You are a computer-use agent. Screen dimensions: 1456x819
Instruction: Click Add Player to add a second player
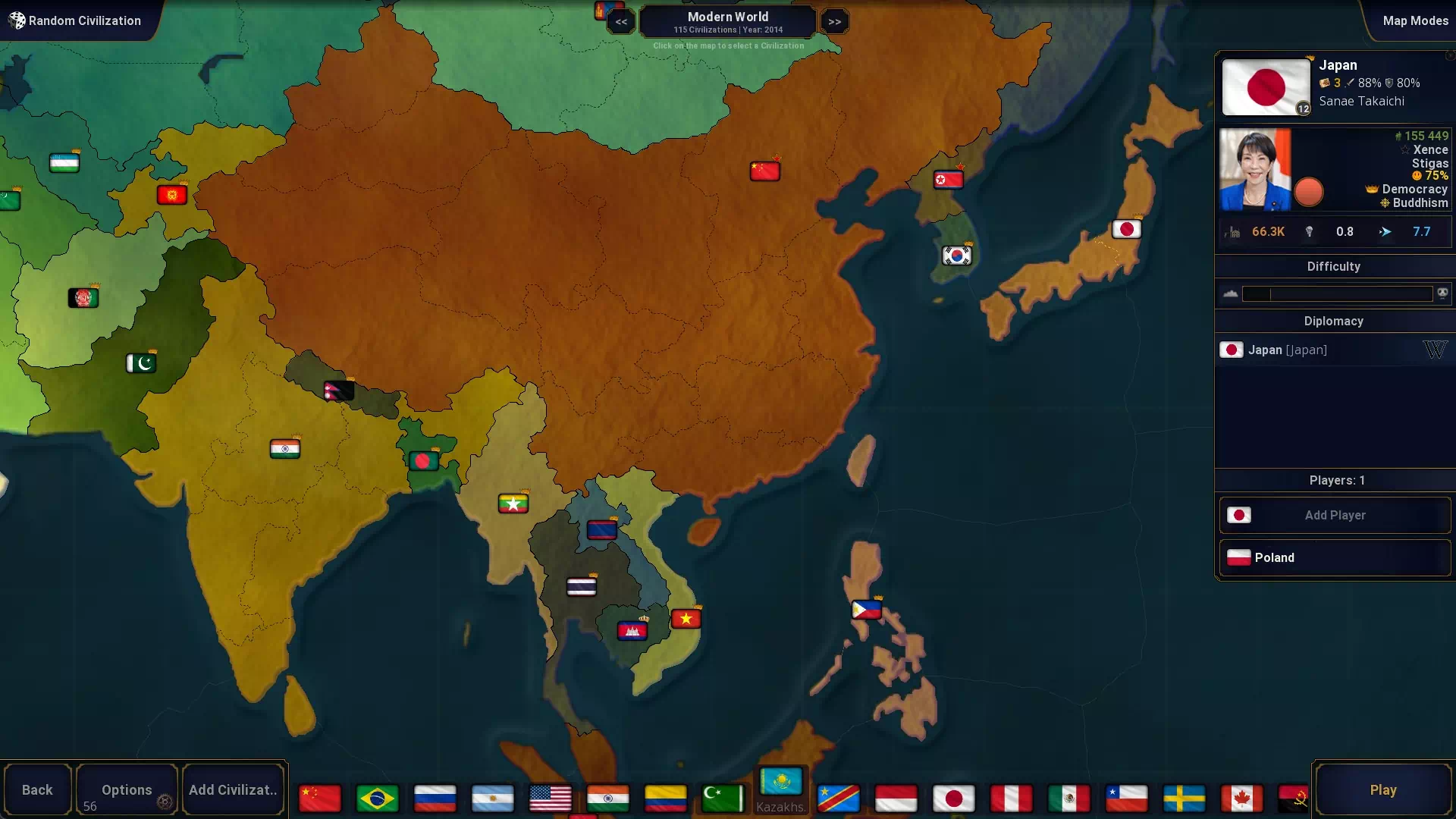[1334, 515]
